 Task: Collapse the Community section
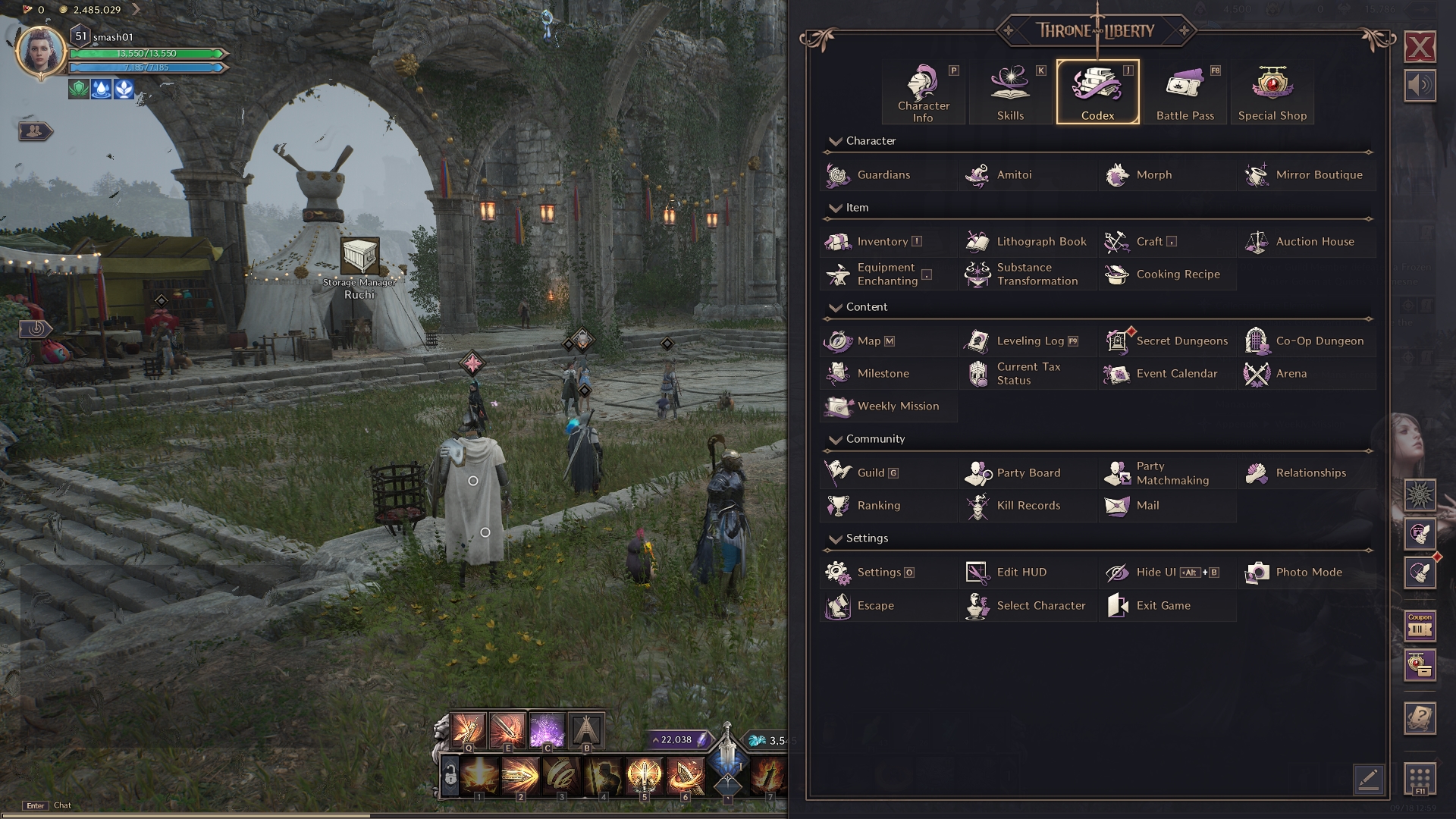(x=836, y=440)
